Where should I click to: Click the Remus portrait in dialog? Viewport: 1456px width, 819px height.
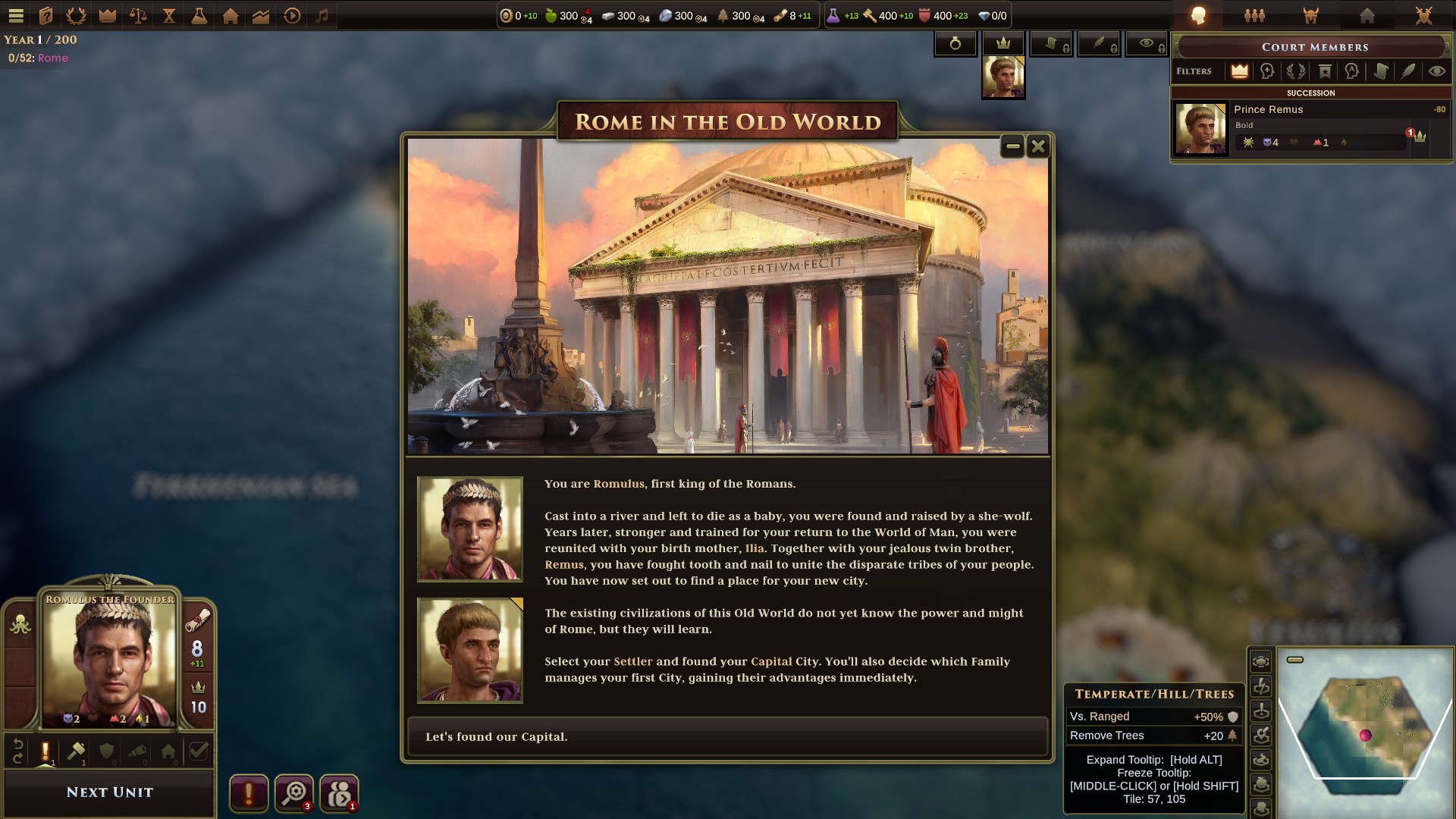tap(470, 651)
